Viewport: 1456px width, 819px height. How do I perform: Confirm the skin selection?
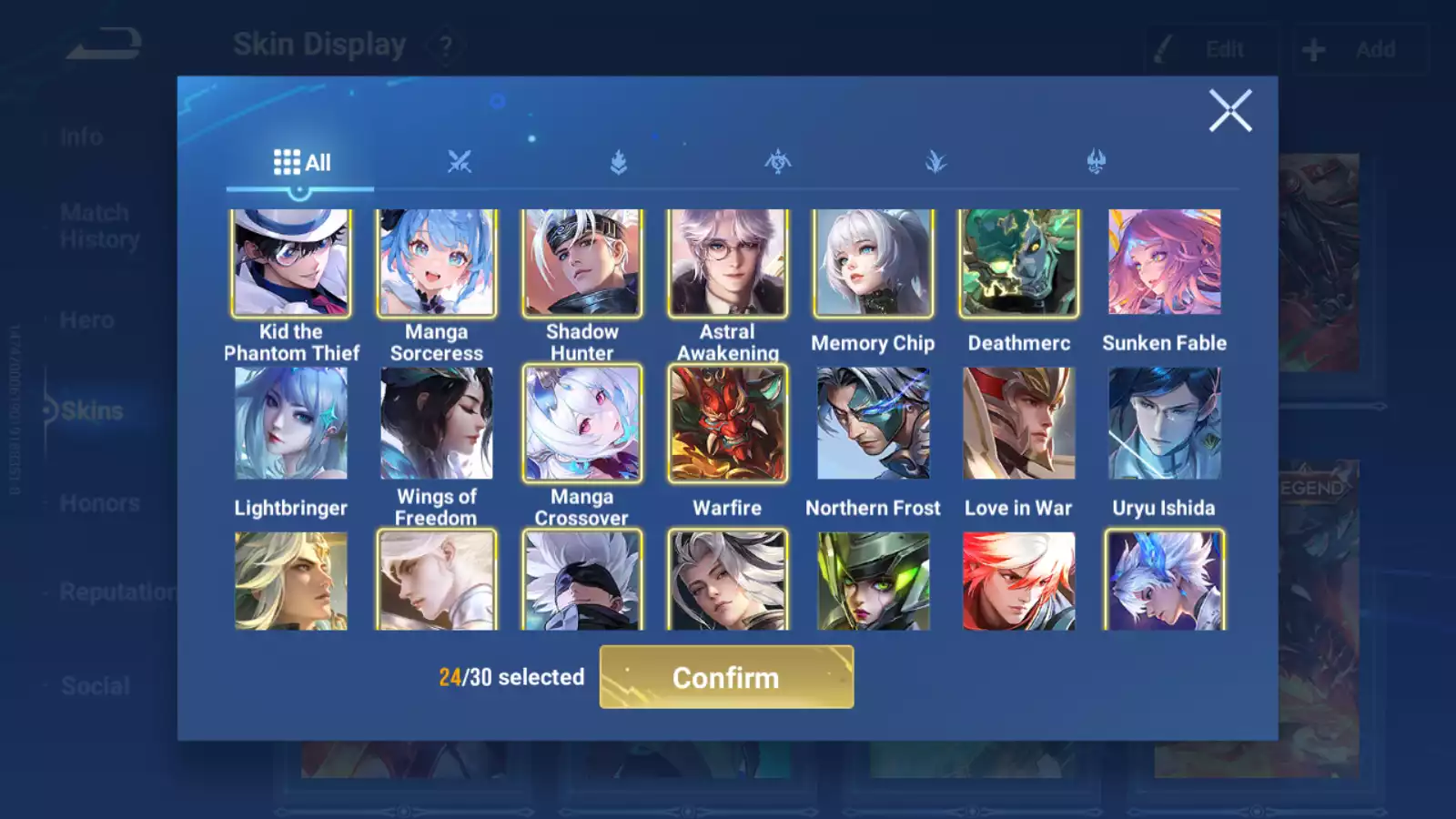tap(726, 677)
